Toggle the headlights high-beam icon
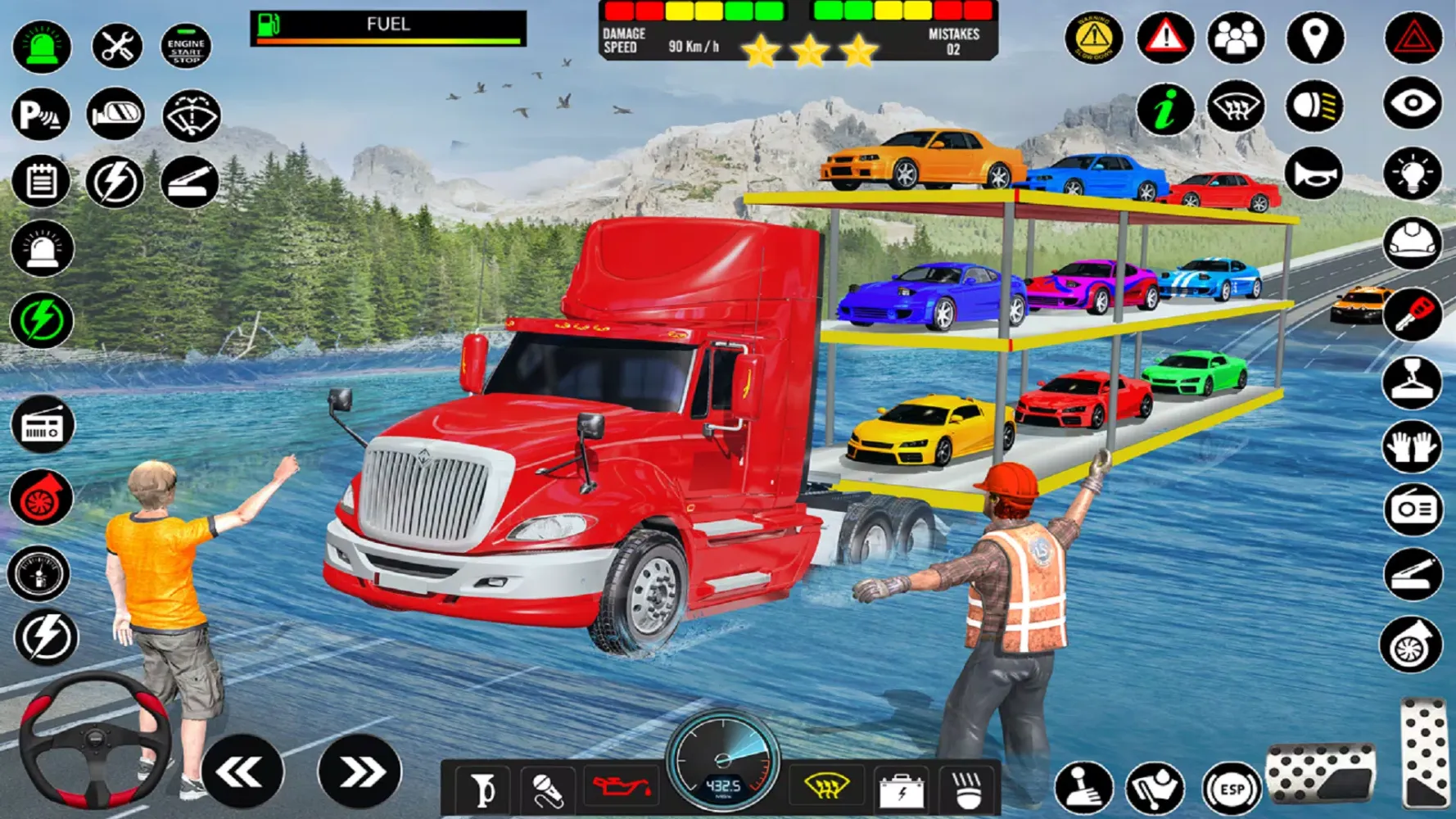 click(x=1314, y=106)
